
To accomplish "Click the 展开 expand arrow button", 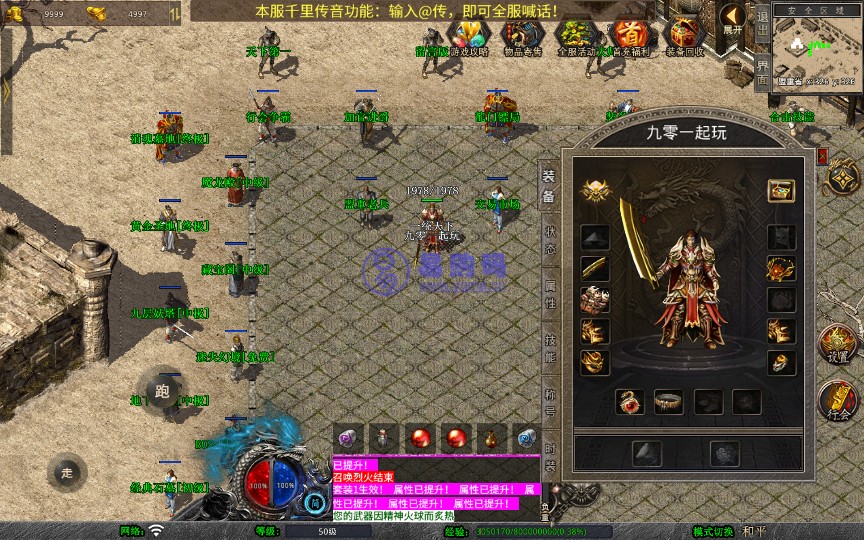I will tap(734, 20).
